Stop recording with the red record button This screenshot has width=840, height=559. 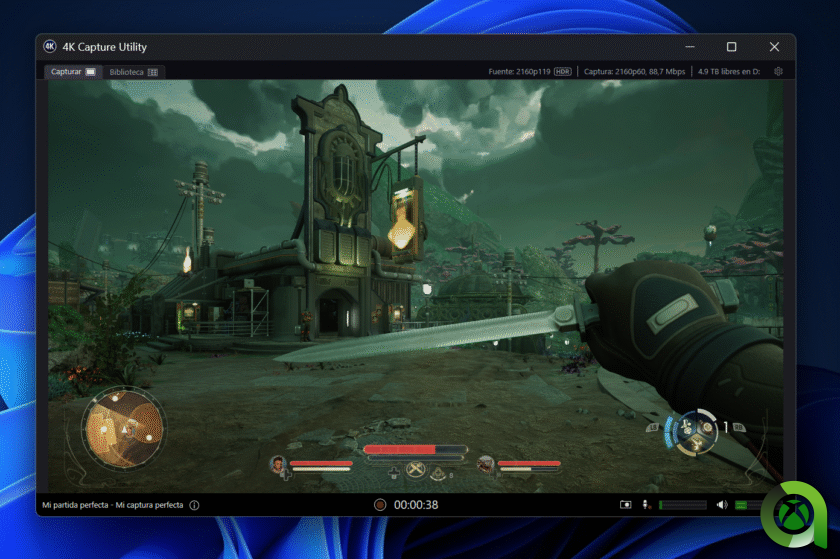(380, 505)
